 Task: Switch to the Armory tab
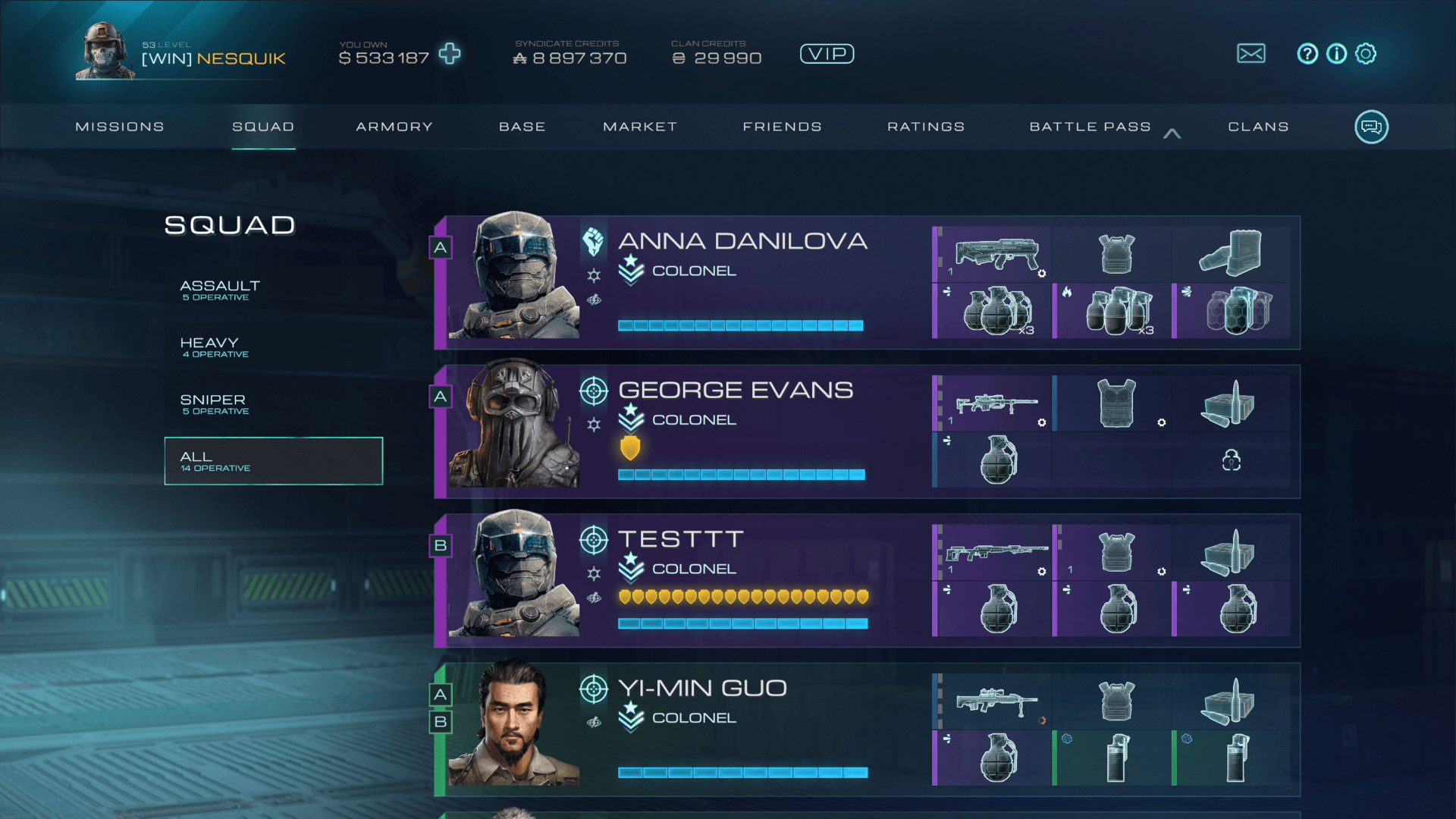pos(394,127)
